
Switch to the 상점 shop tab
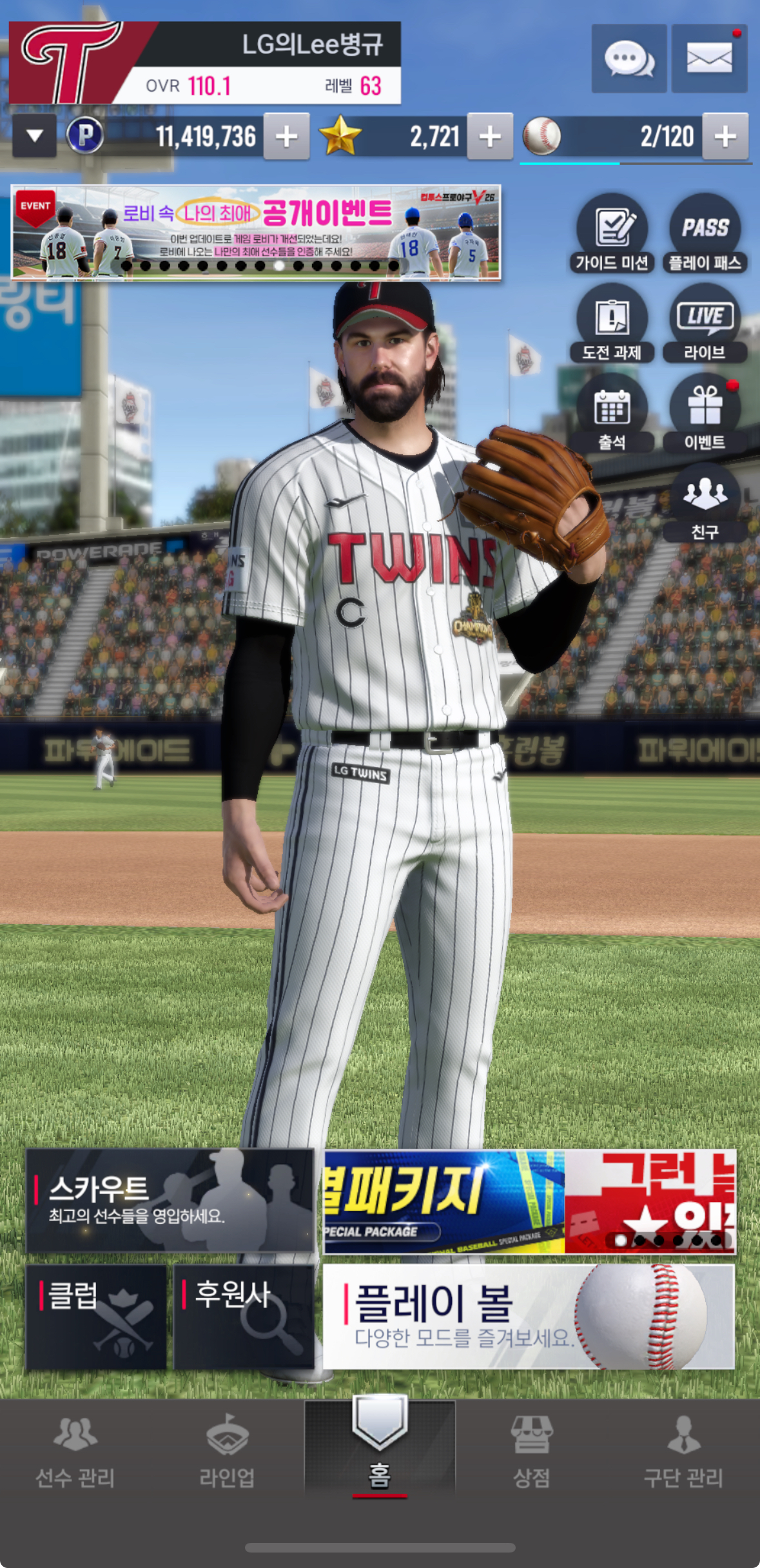(531, 1451)
